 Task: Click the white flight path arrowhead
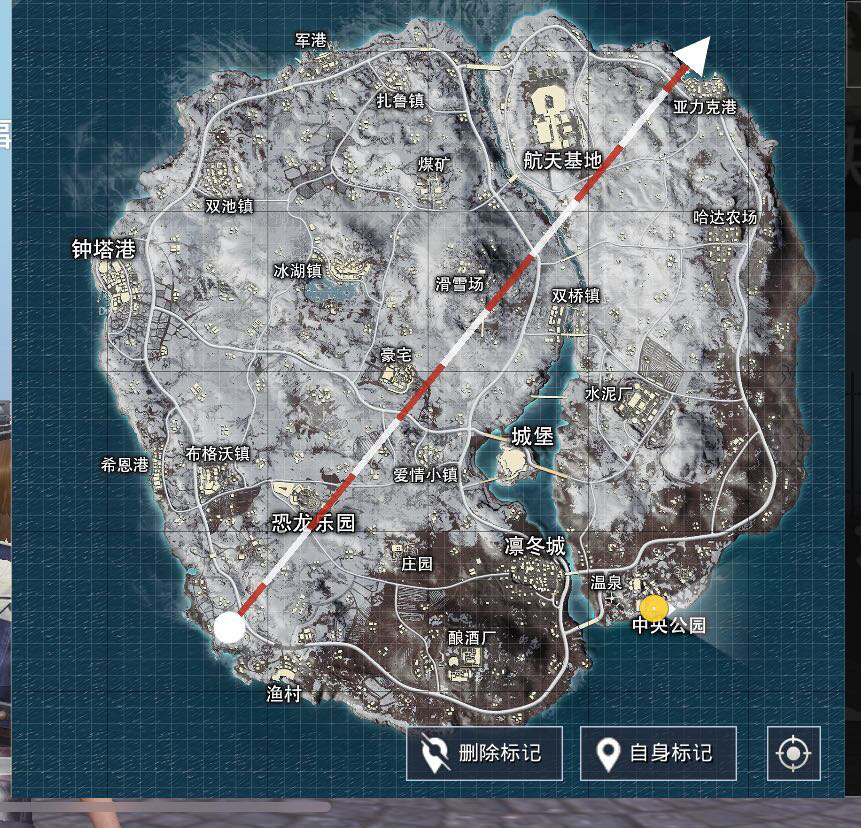[x=698, y=53]
